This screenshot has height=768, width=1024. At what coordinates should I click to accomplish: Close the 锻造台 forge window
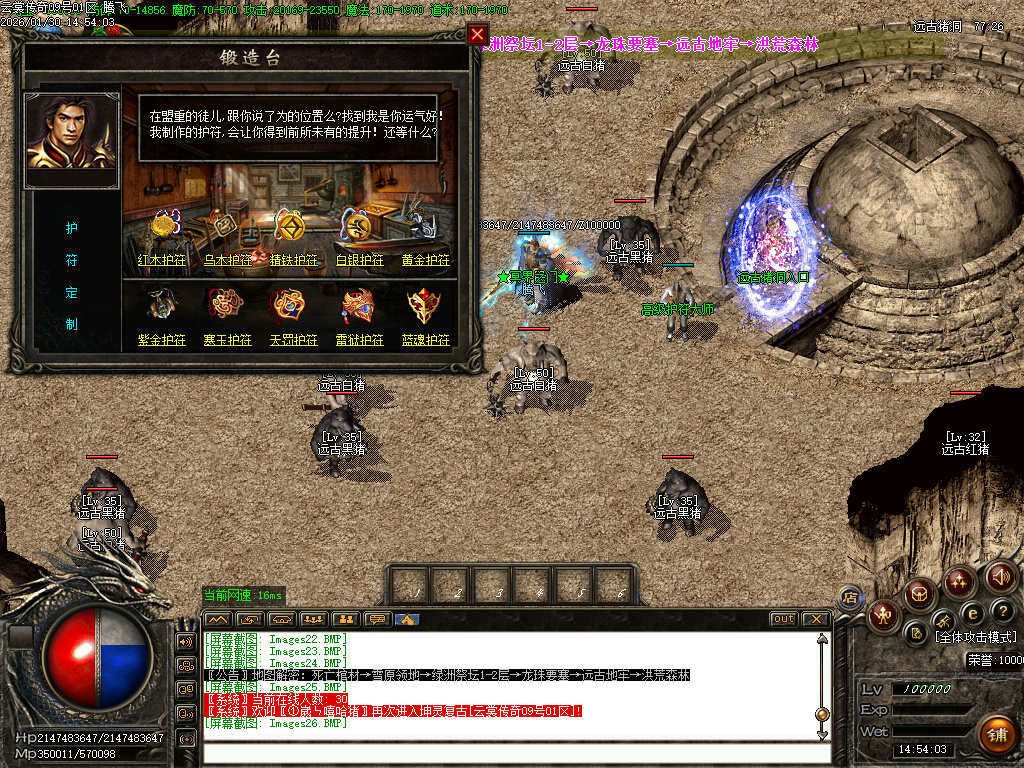click(x=477, y=35)
